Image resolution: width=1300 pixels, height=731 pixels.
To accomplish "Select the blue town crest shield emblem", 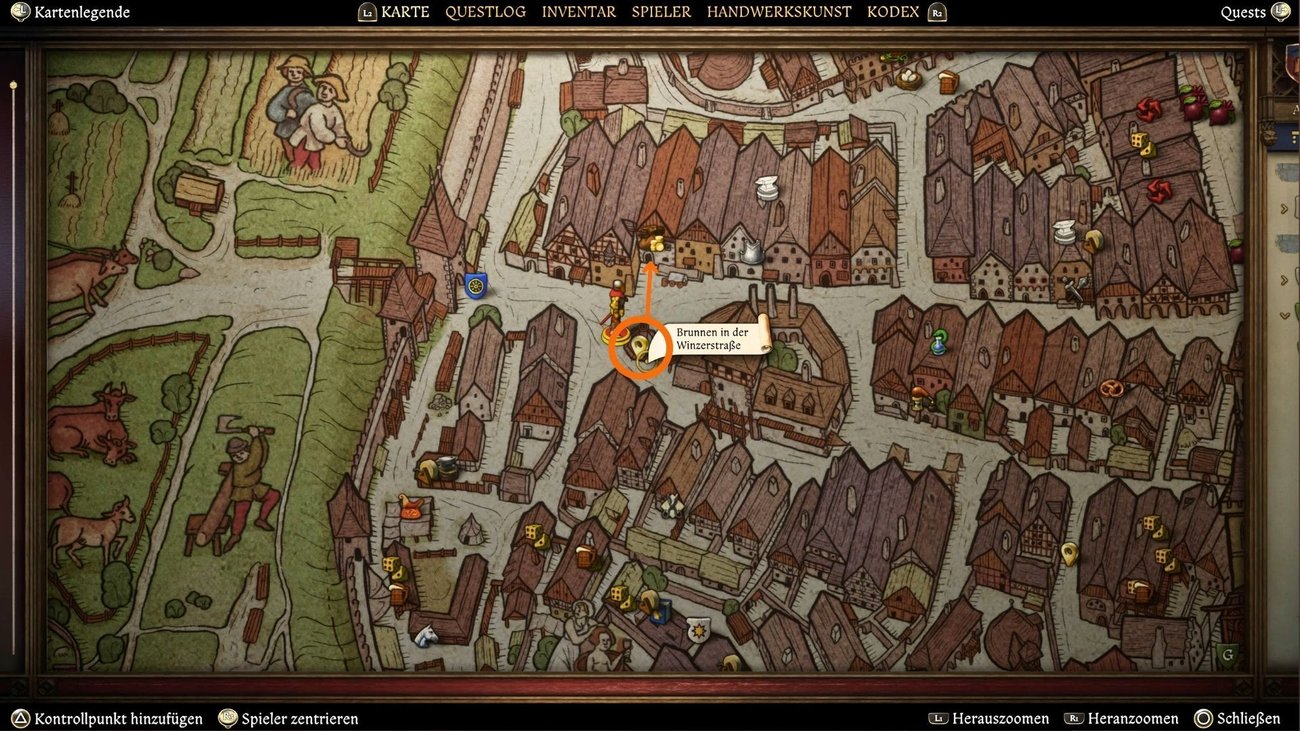I will coord(475,286).
